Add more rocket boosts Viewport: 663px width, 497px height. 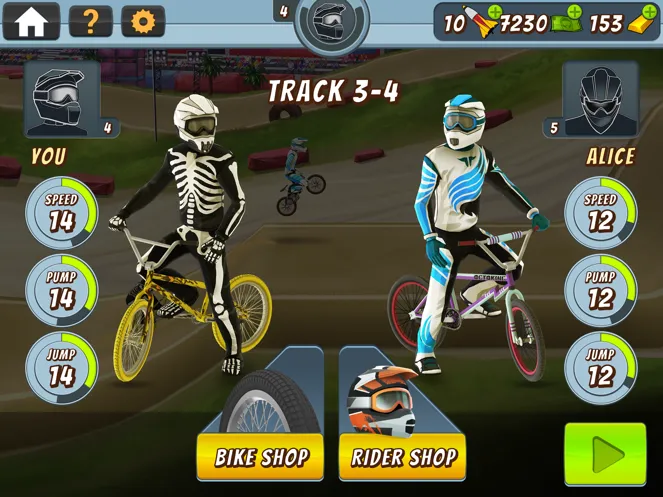tap(492, 19)
